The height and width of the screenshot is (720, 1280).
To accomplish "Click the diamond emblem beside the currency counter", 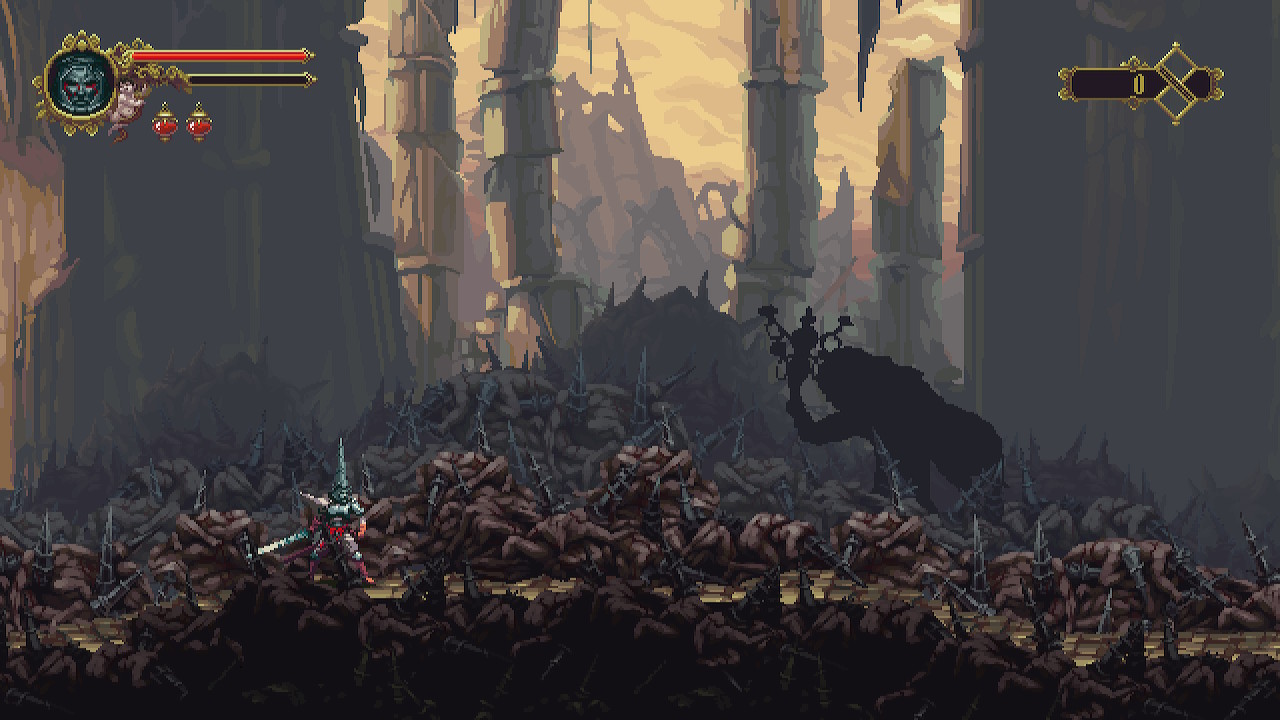I will pos(1176,82).
